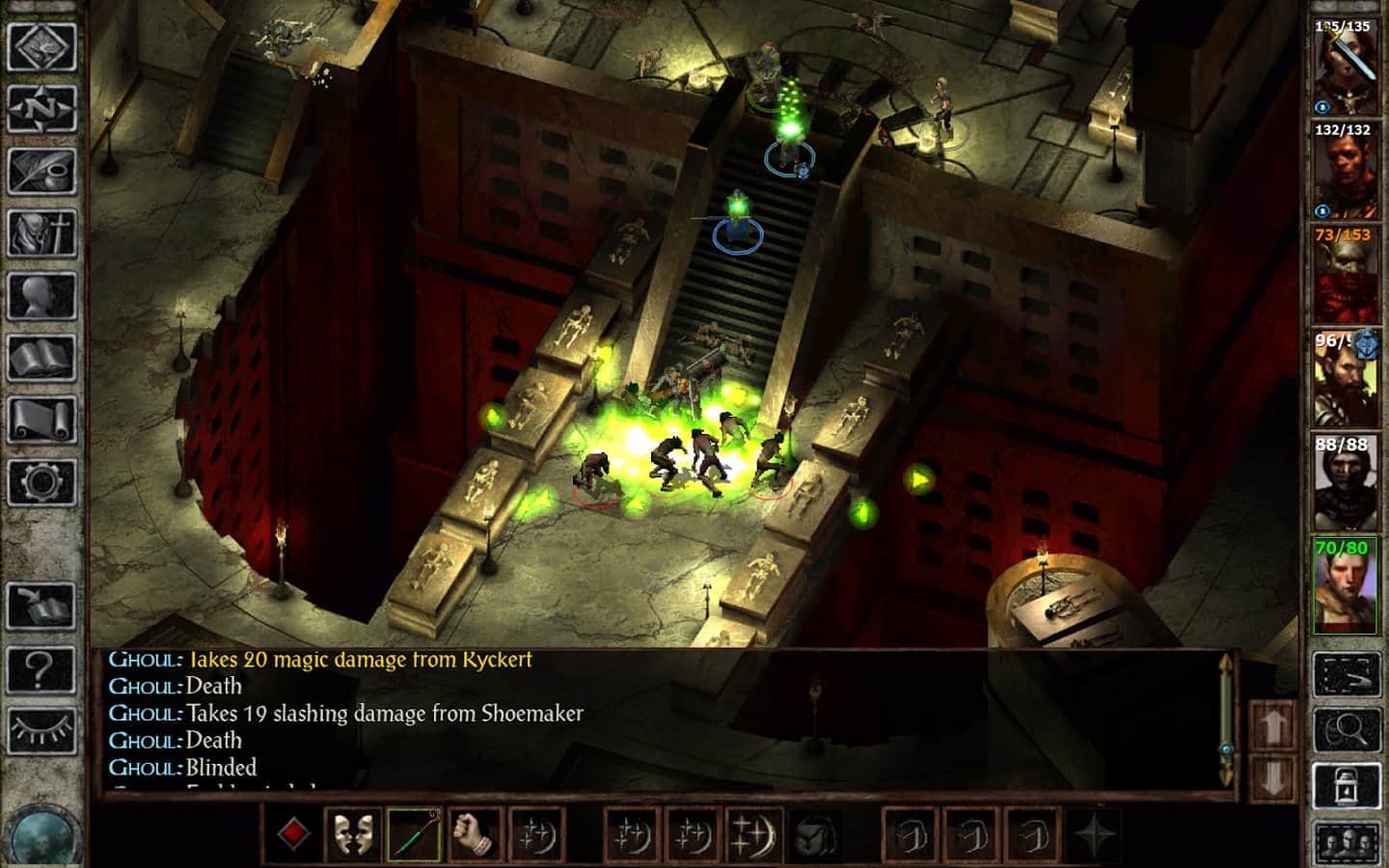Click the question mark help button
The width and height of the screenshot is (1389, 868).
[x=41, y=667]
